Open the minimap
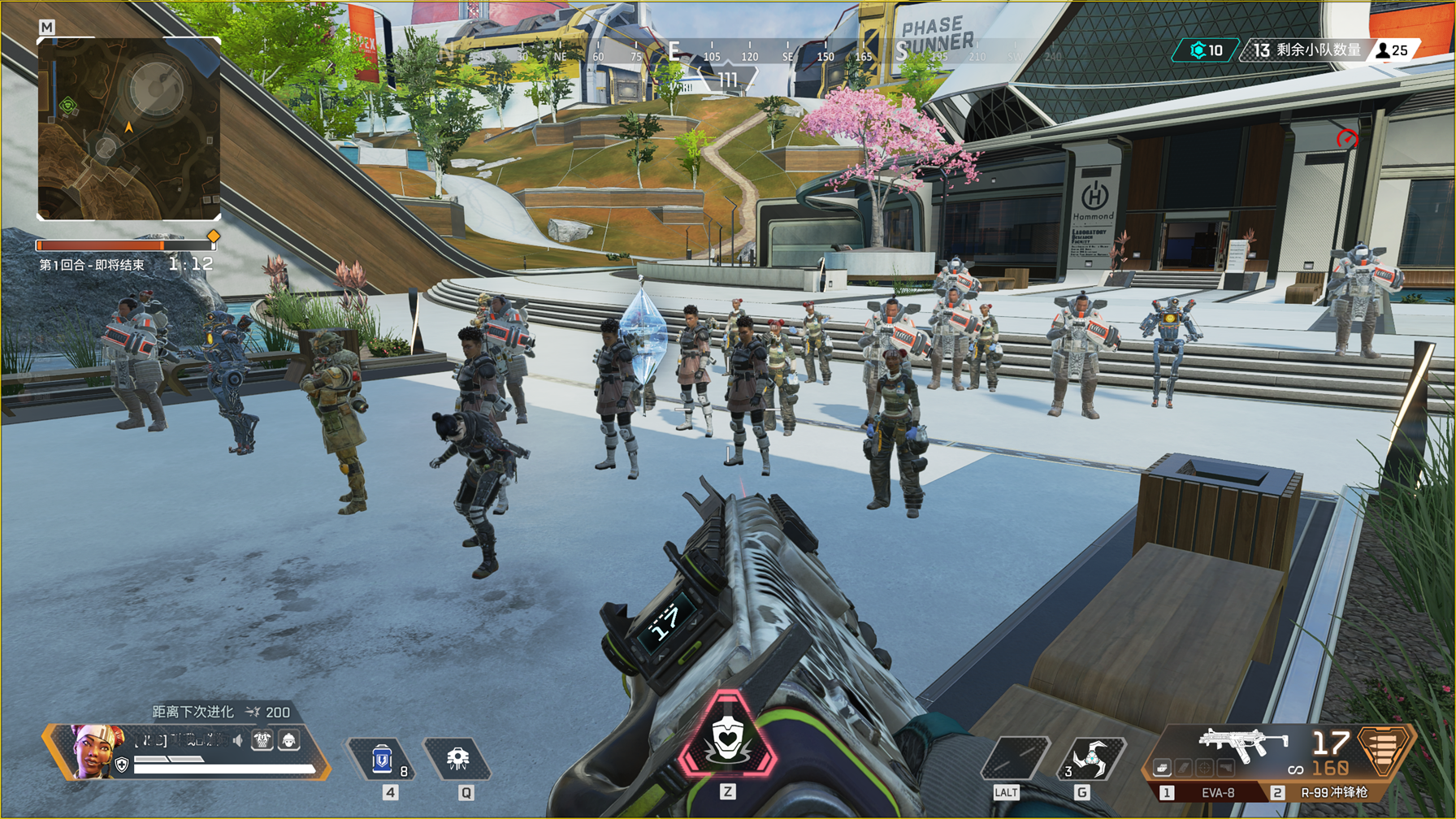This screenshot has height=819, width=1456. [x=128, y=128]
